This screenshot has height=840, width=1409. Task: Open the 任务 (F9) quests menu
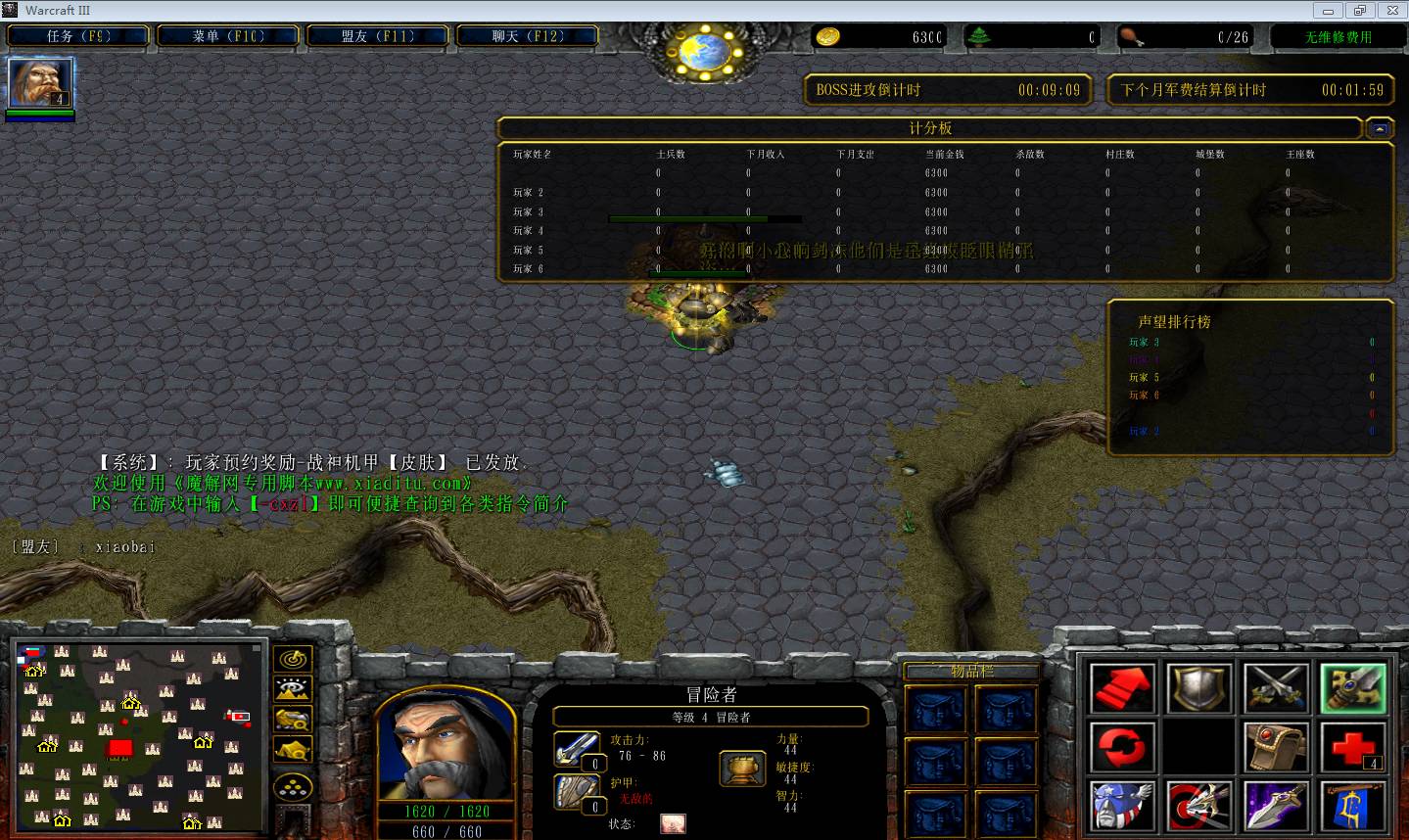coord(78,36)
